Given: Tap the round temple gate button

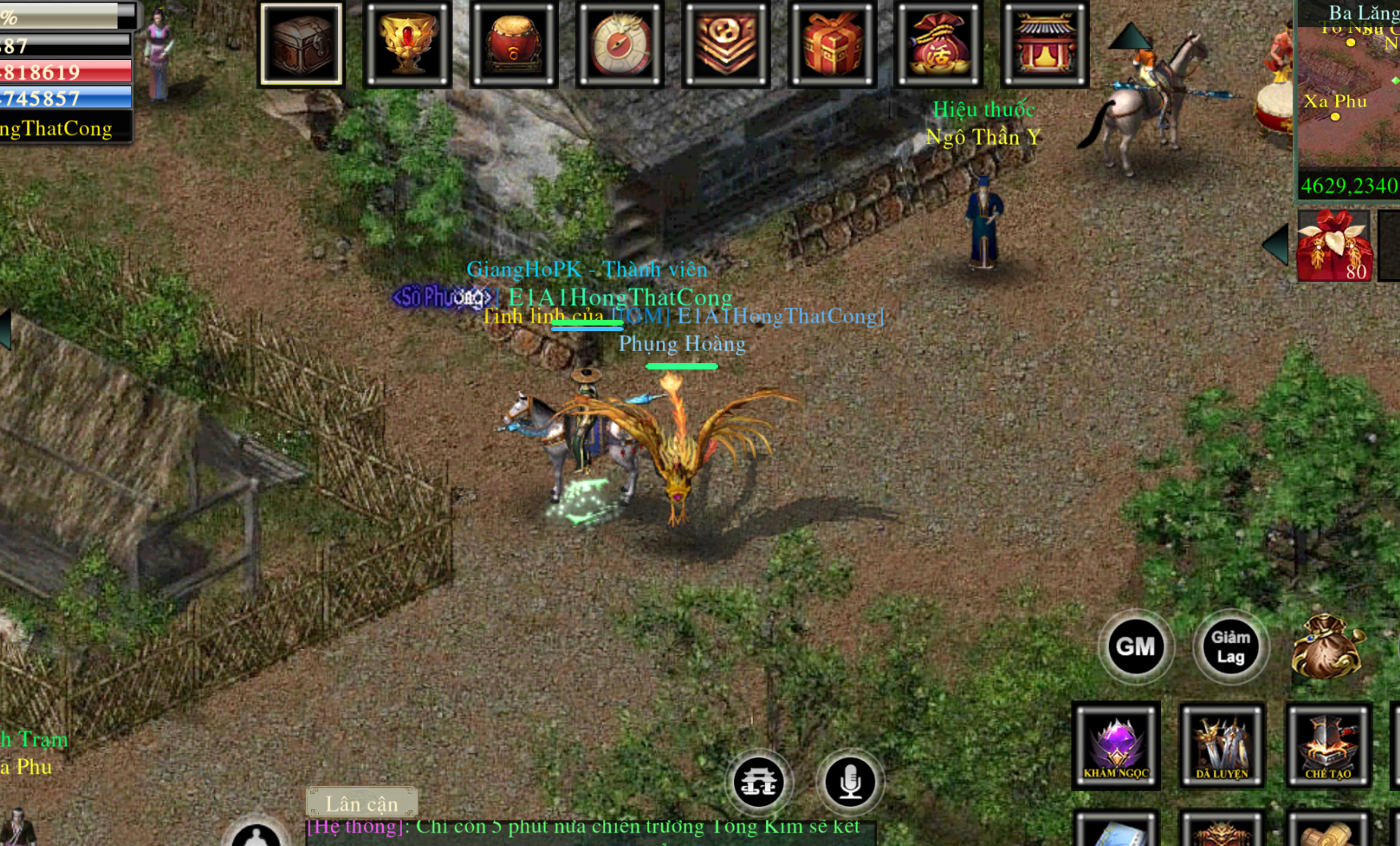Looking at the screenshot, I should pyautogui.click(x=759, y=781).
